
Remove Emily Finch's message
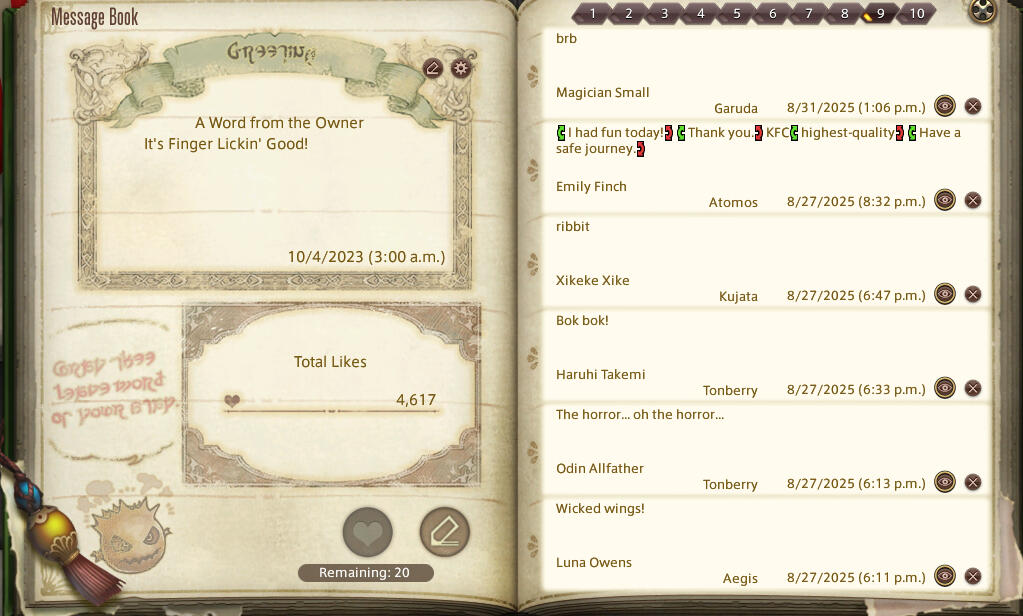[x=973, y=200]
